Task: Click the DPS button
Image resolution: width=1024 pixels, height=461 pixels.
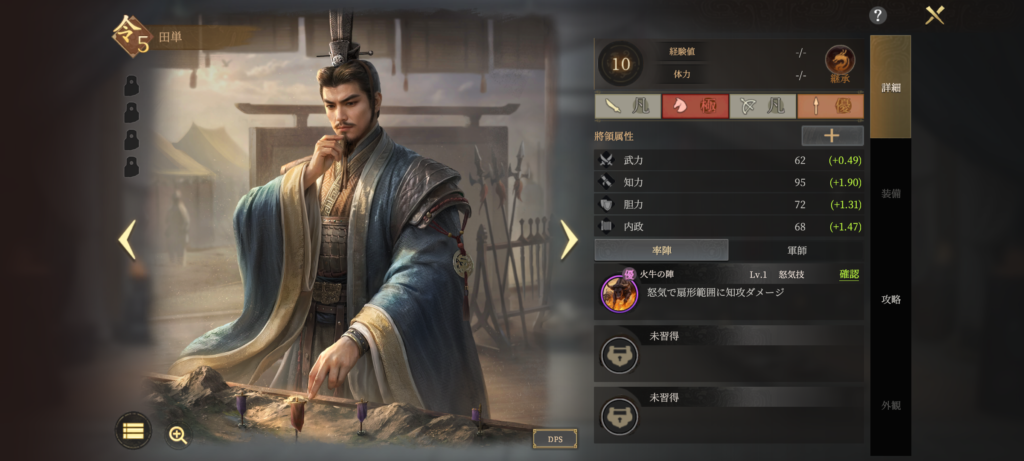Action: [x=554, y=438]
